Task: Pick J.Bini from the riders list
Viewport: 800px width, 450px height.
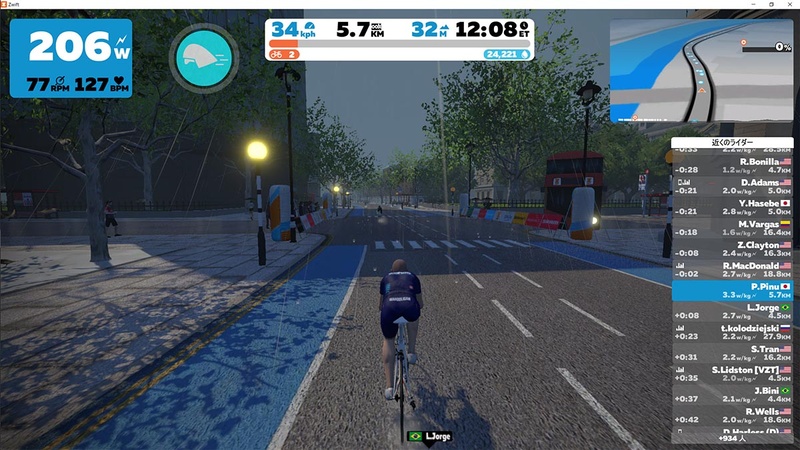Action: pos(735,396)
